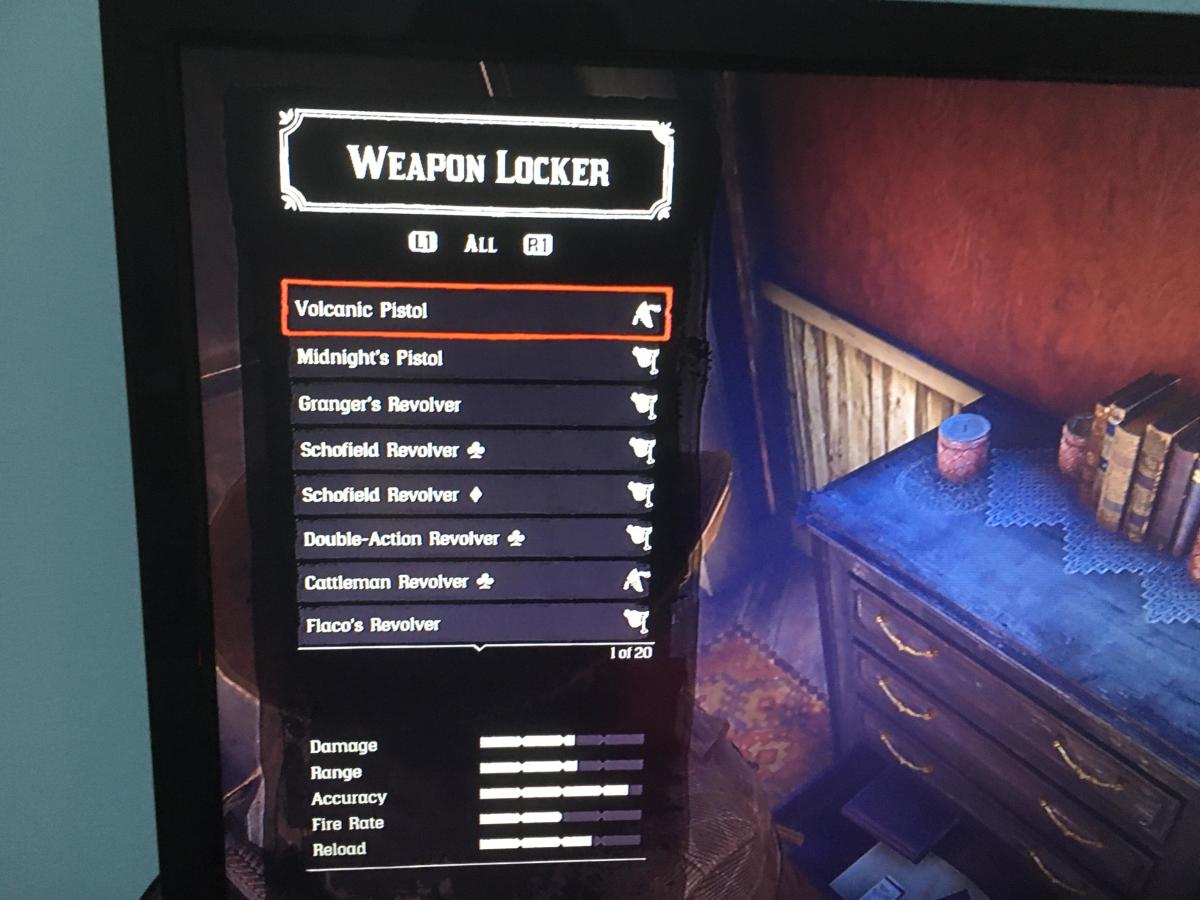Select Flaco's Revolver from the list
This screenshot has height=900, width=1200.
click(x=476, y=625)
